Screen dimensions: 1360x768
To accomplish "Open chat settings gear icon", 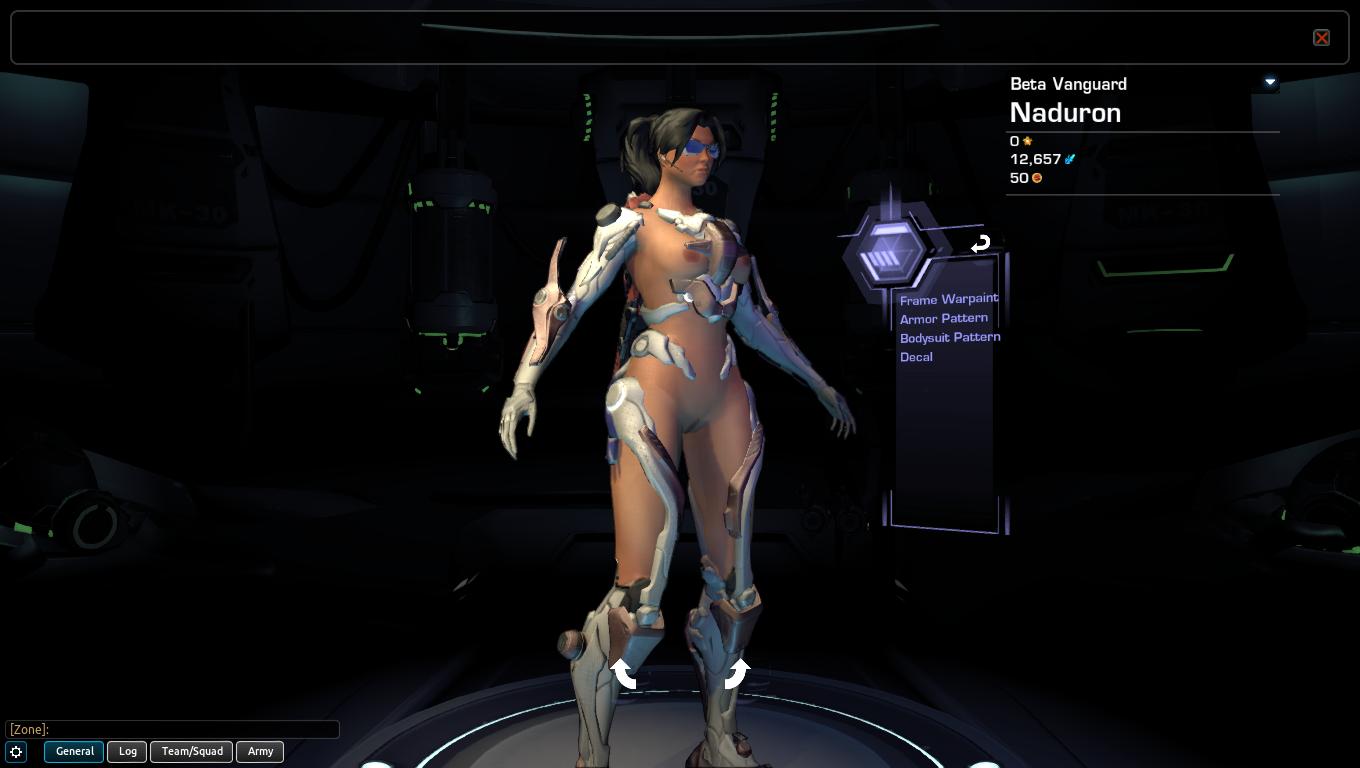I will (x=16, y=752).
